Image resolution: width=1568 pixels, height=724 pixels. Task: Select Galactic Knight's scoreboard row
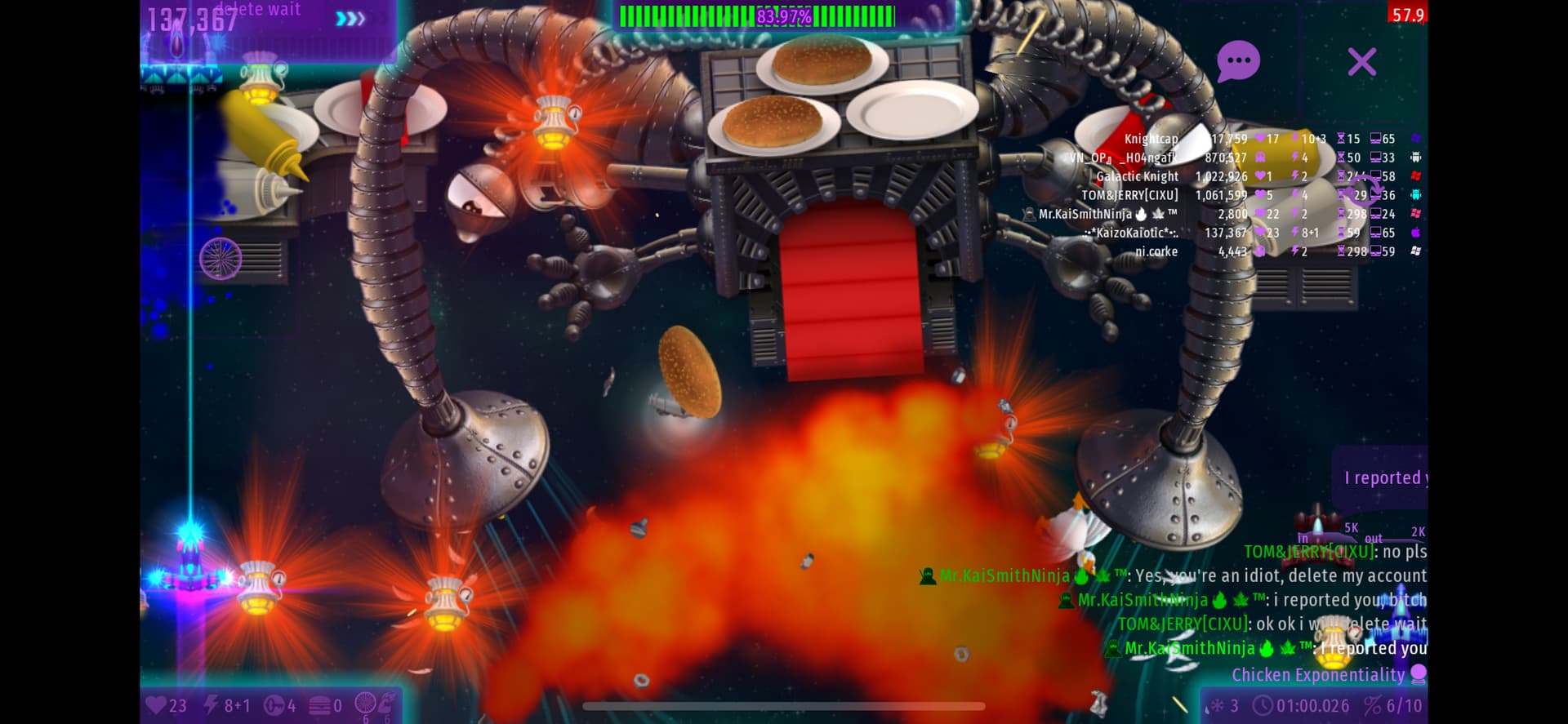tap(1137, 176)
